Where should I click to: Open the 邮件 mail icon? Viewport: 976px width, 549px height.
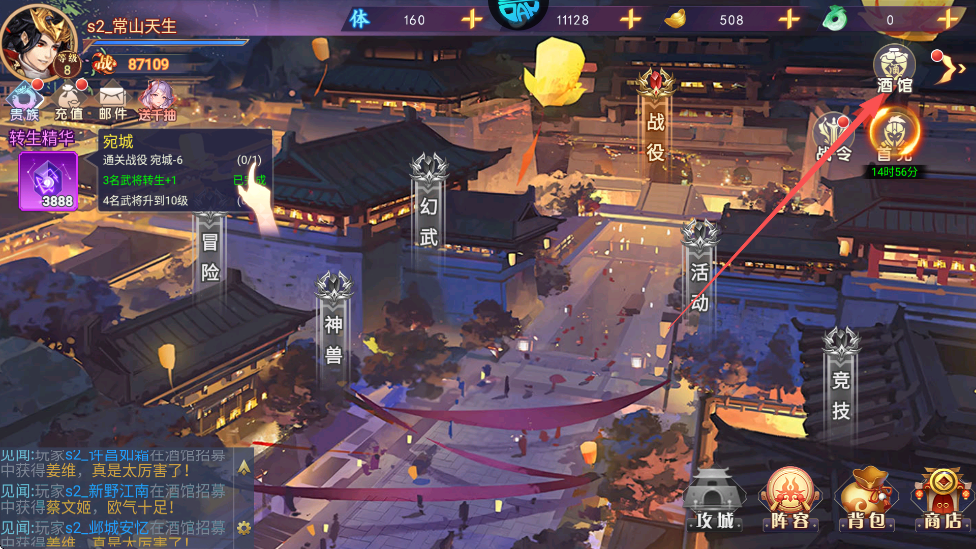112,102
